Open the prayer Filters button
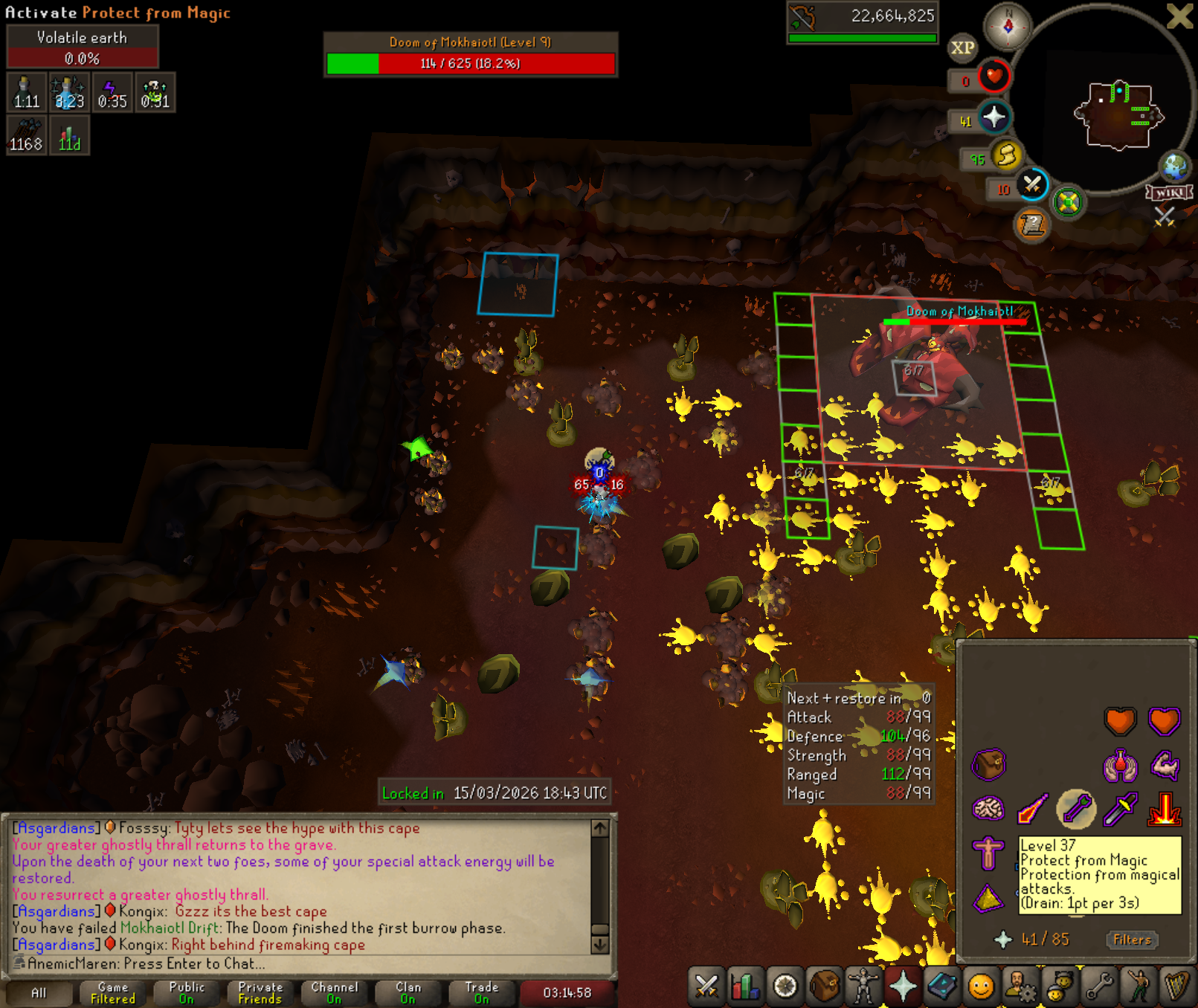 pyautogui.click(x=1132, y=940)
